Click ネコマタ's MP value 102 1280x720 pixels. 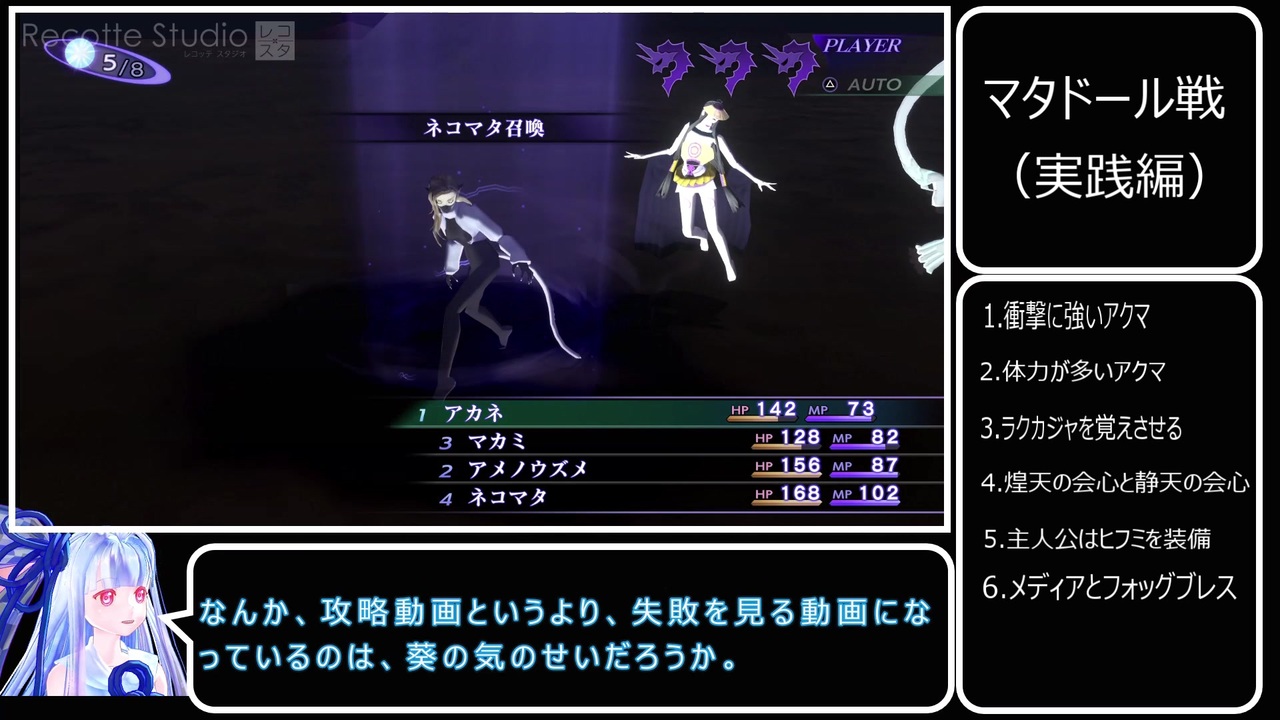881,494
